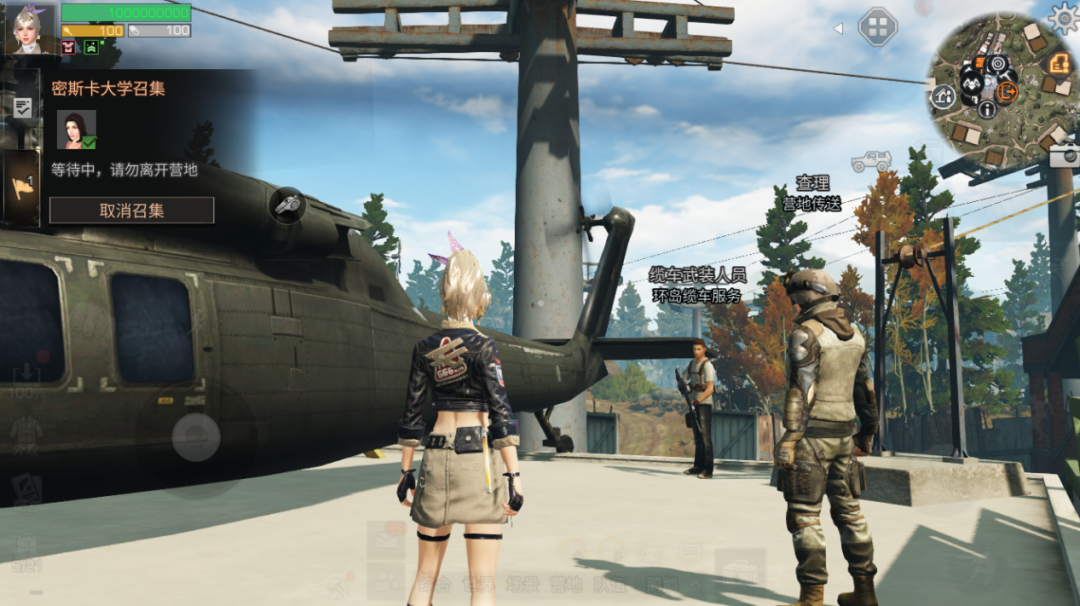Screen dimensions: 1080x606
Task: Tap the virtual movement joystick
Action: pos(196,437)
